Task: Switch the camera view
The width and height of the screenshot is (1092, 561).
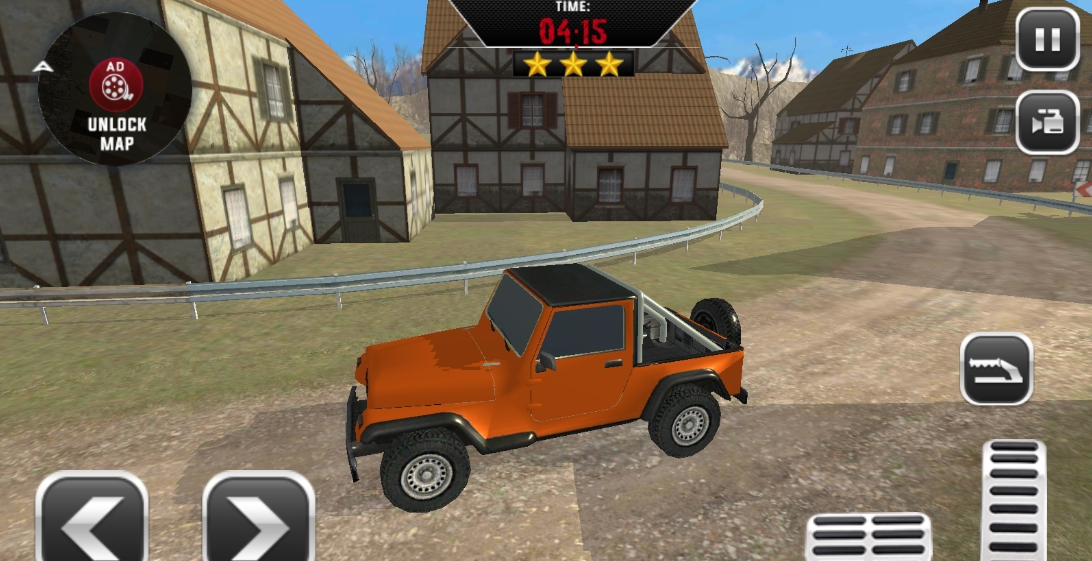Action: [x=1047, y=122]
